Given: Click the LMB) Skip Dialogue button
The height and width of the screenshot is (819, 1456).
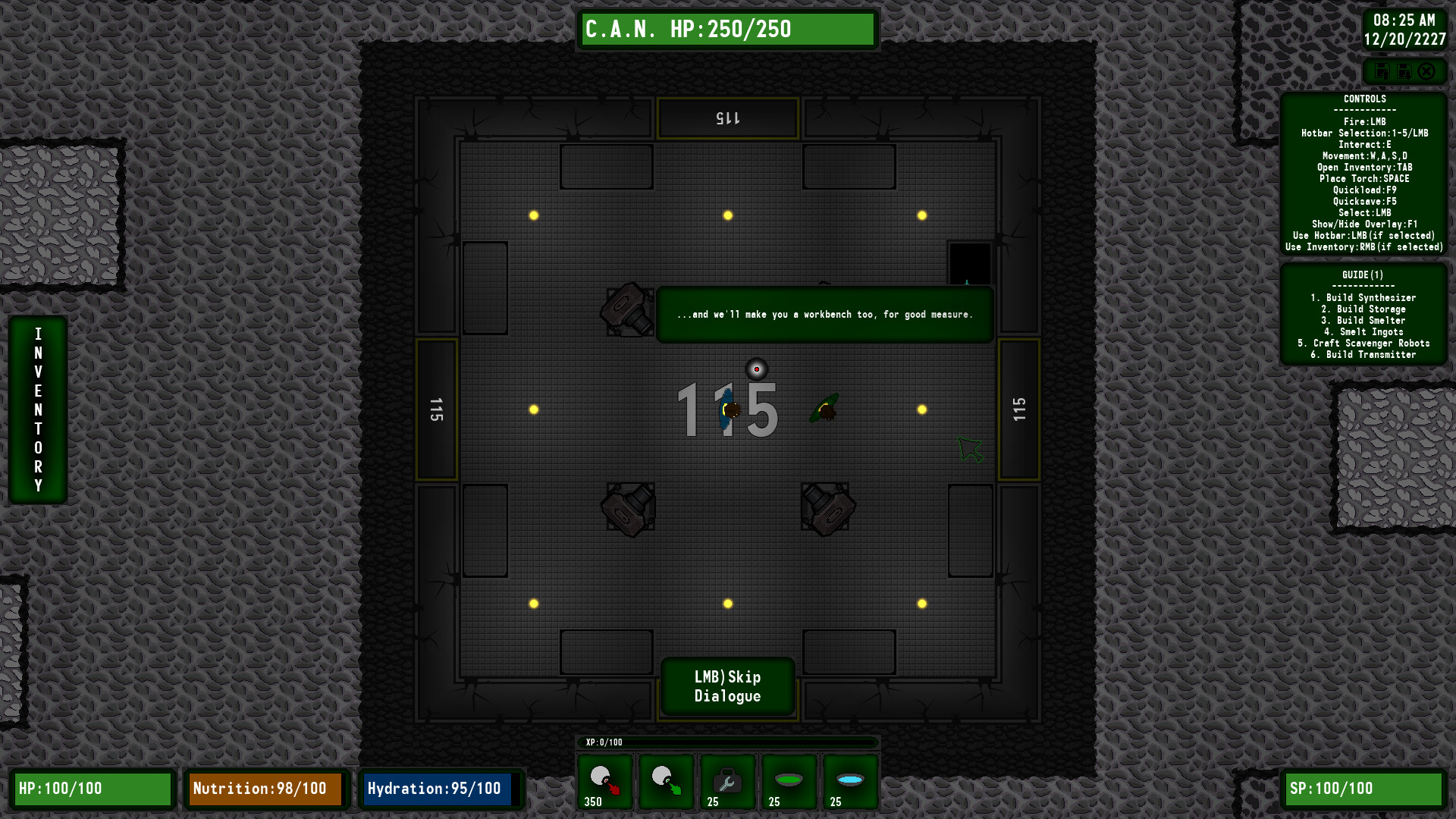Looking at the screenshot, I should (x=727, y=687).
